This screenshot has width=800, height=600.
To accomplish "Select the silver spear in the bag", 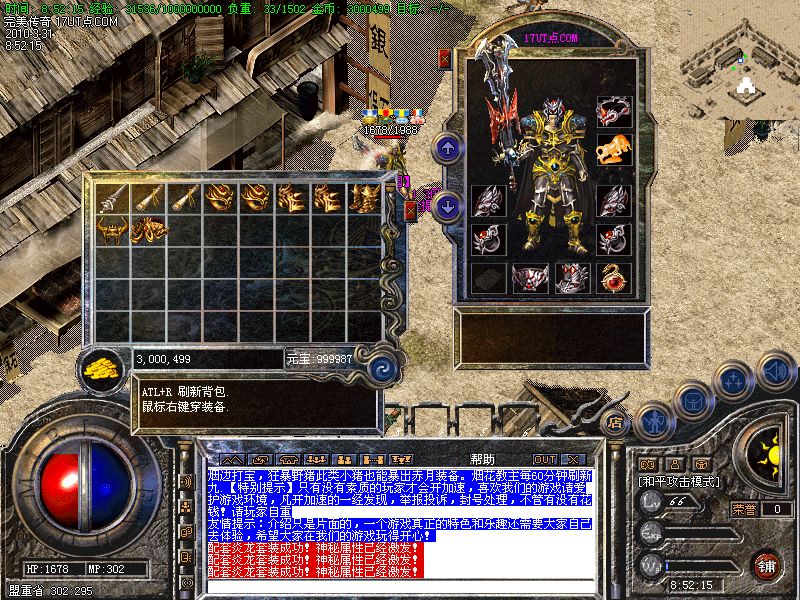I will pos(113,197).
